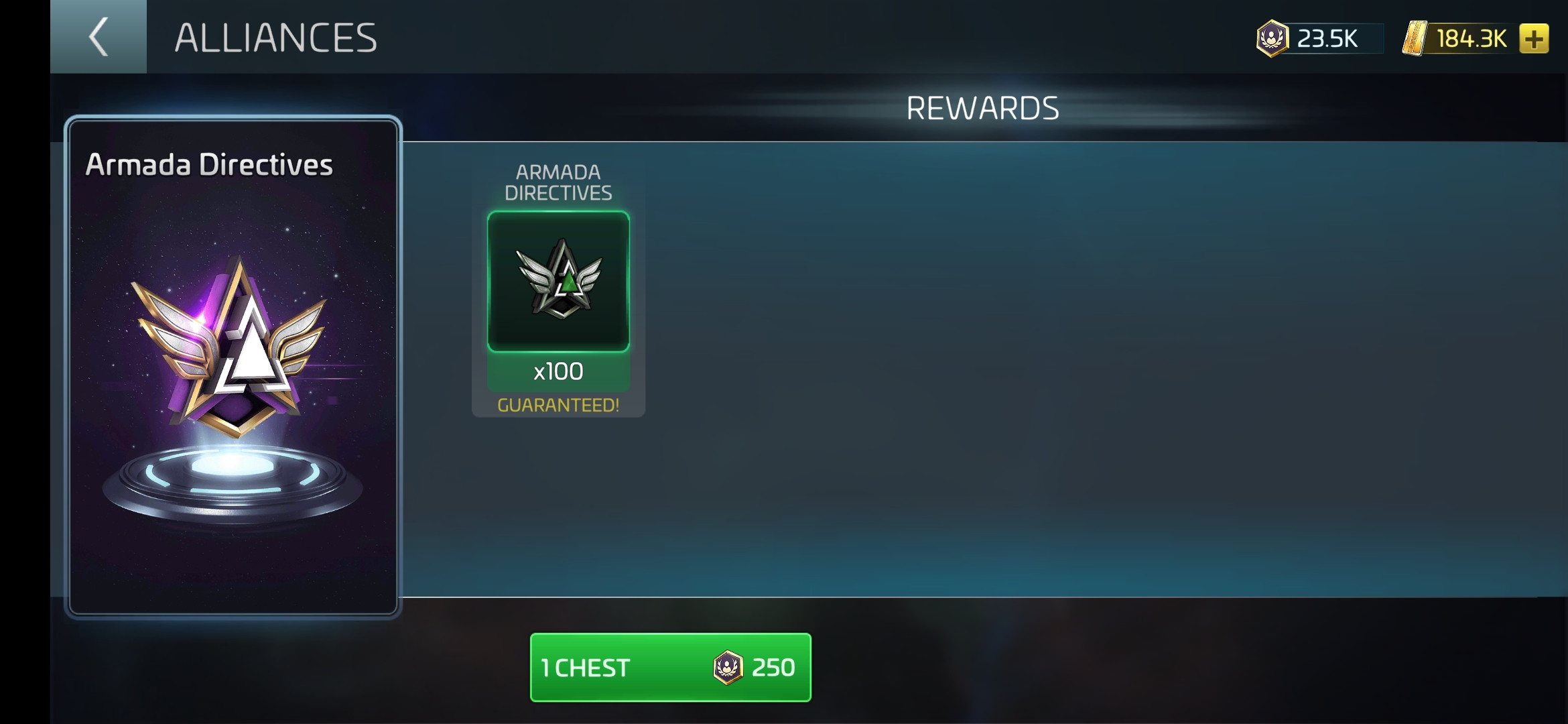Click the GUARANTEED! label
The image size is (1568, 724).
(x=558, y=405)
